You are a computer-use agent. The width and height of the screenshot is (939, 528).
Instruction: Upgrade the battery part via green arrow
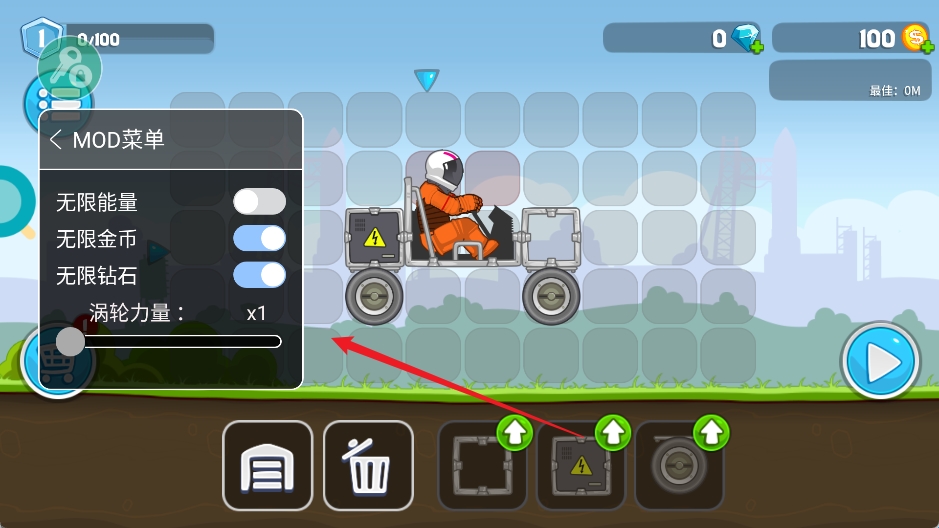click(x=614, y=433)
